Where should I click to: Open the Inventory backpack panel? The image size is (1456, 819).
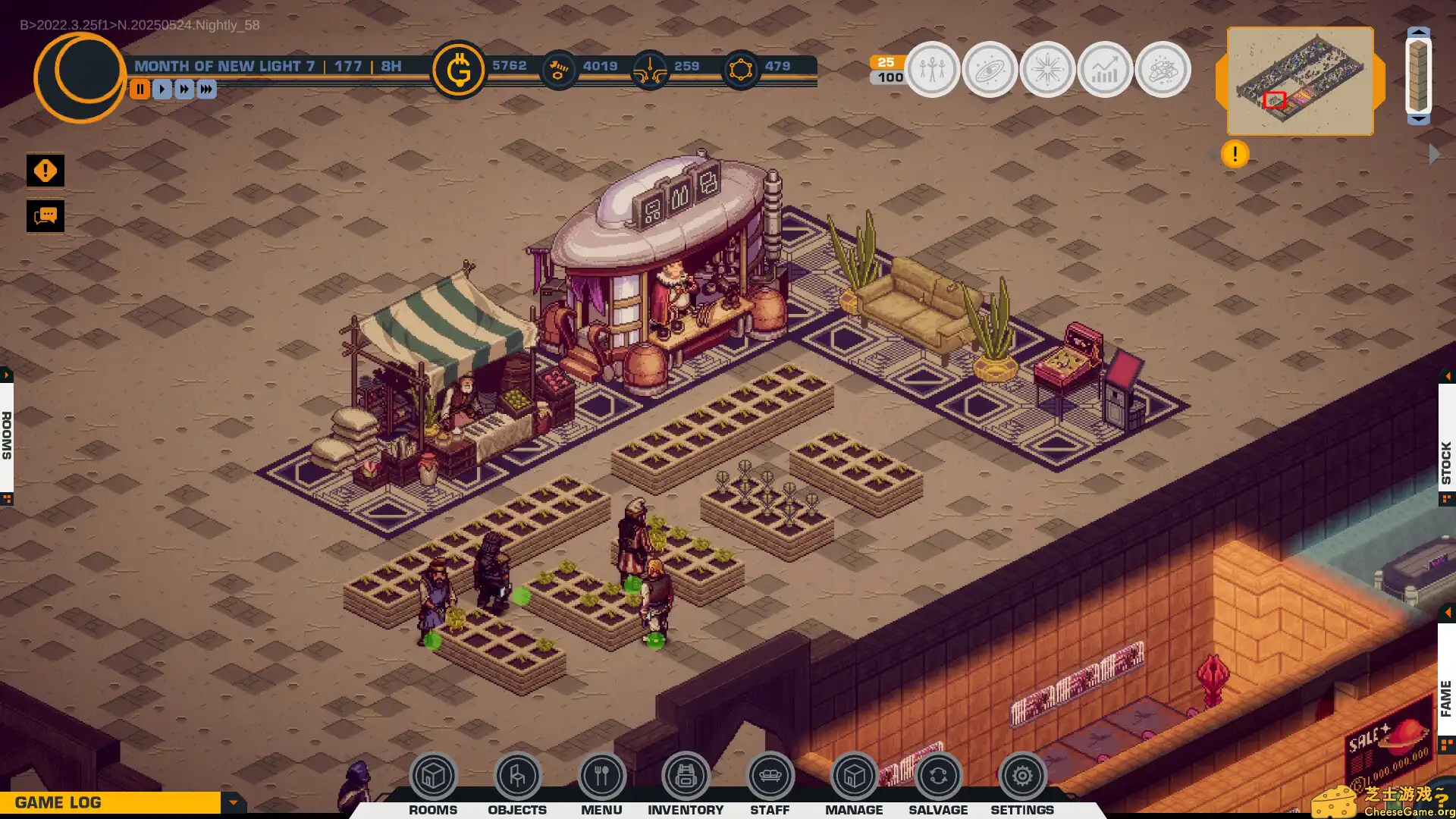(x=686, y=776)
